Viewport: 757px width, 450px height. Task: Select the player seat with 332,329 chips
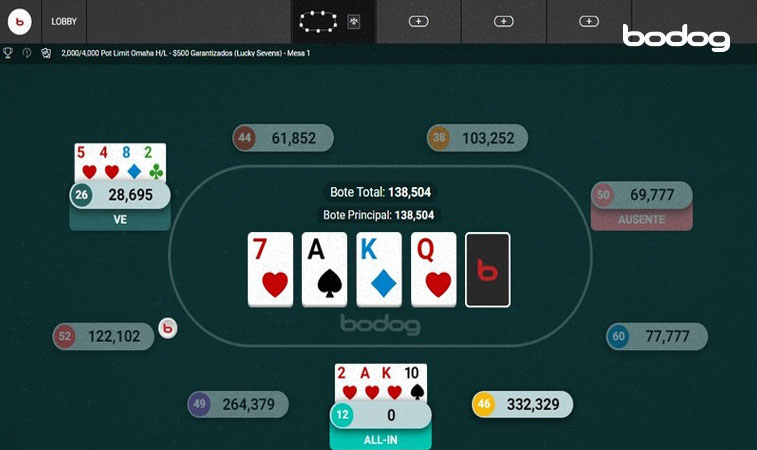pos(522,404)
